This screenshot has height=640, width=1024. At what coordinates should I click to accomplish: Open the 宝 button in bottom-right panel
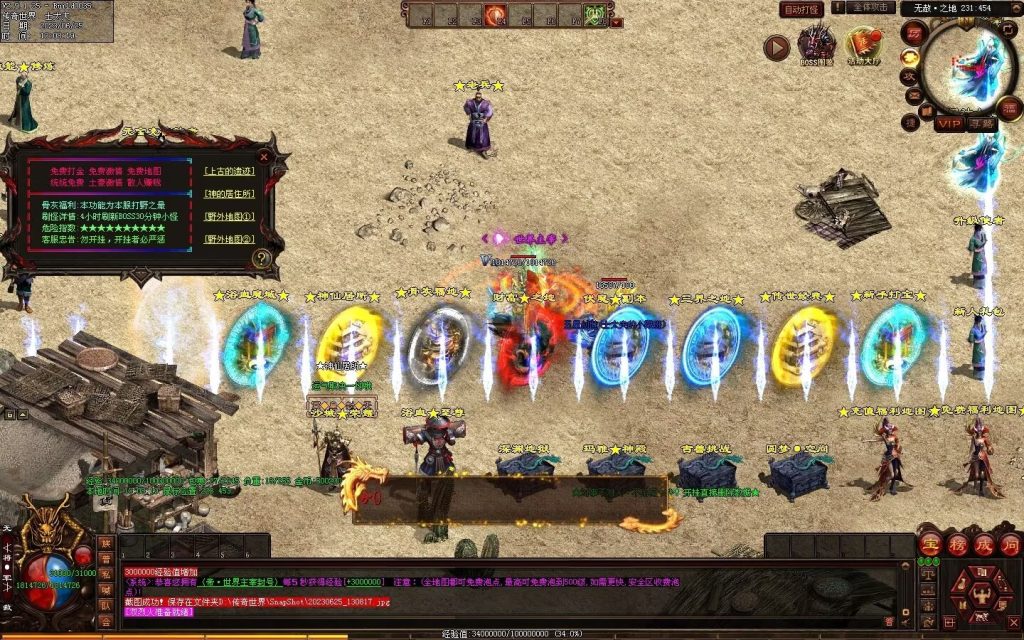pyautogui.click(x=929, y=545)
